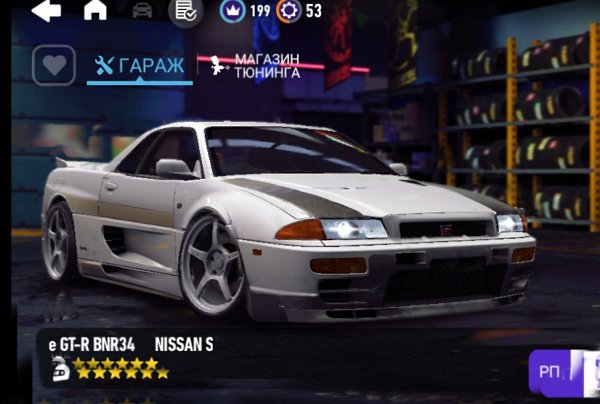Open the car icon in top bar
Screen dimensions: 600x404
(142, 10)
